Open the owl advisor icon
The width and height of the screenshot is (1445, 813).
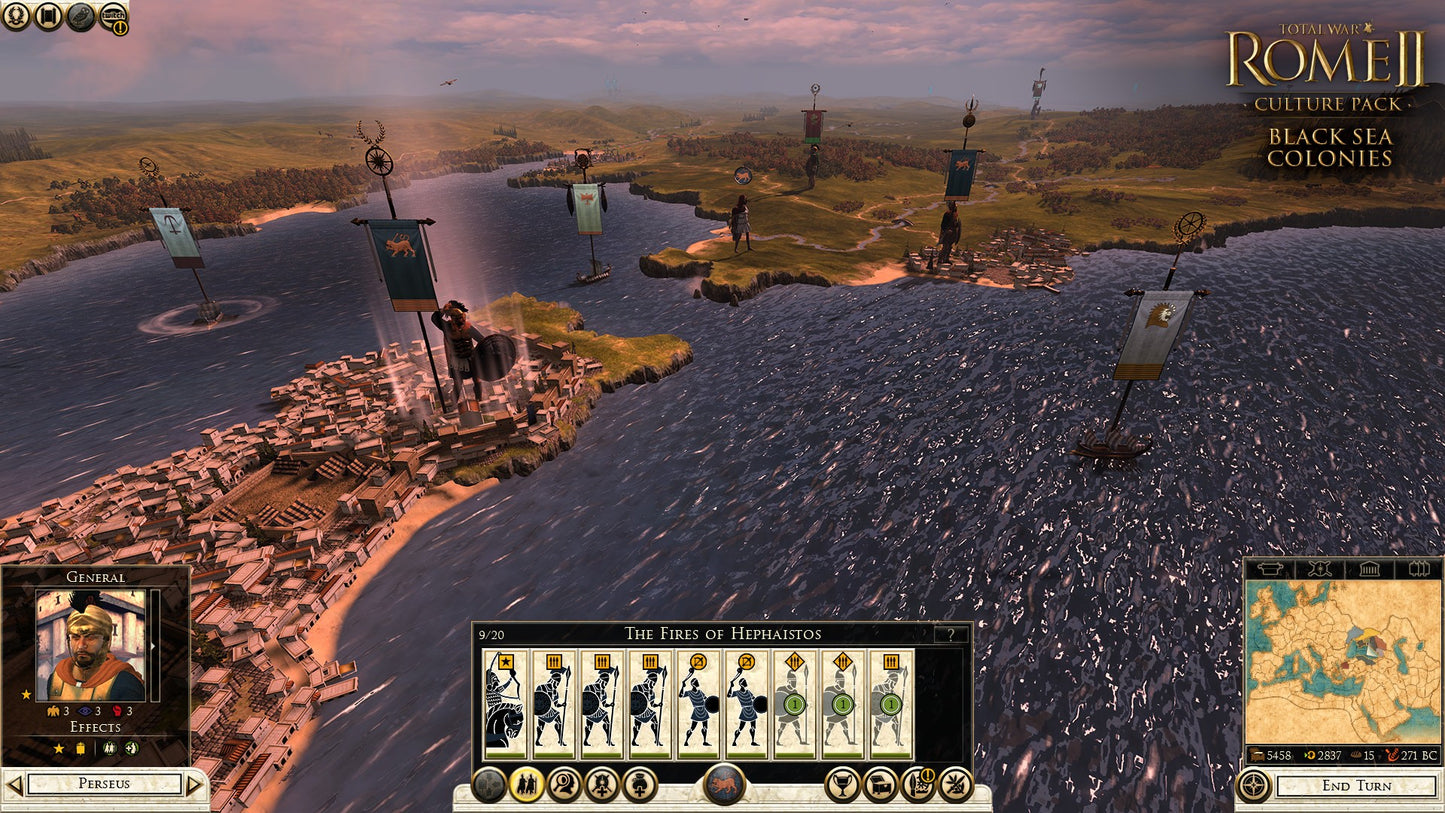(x=81, y=16)
